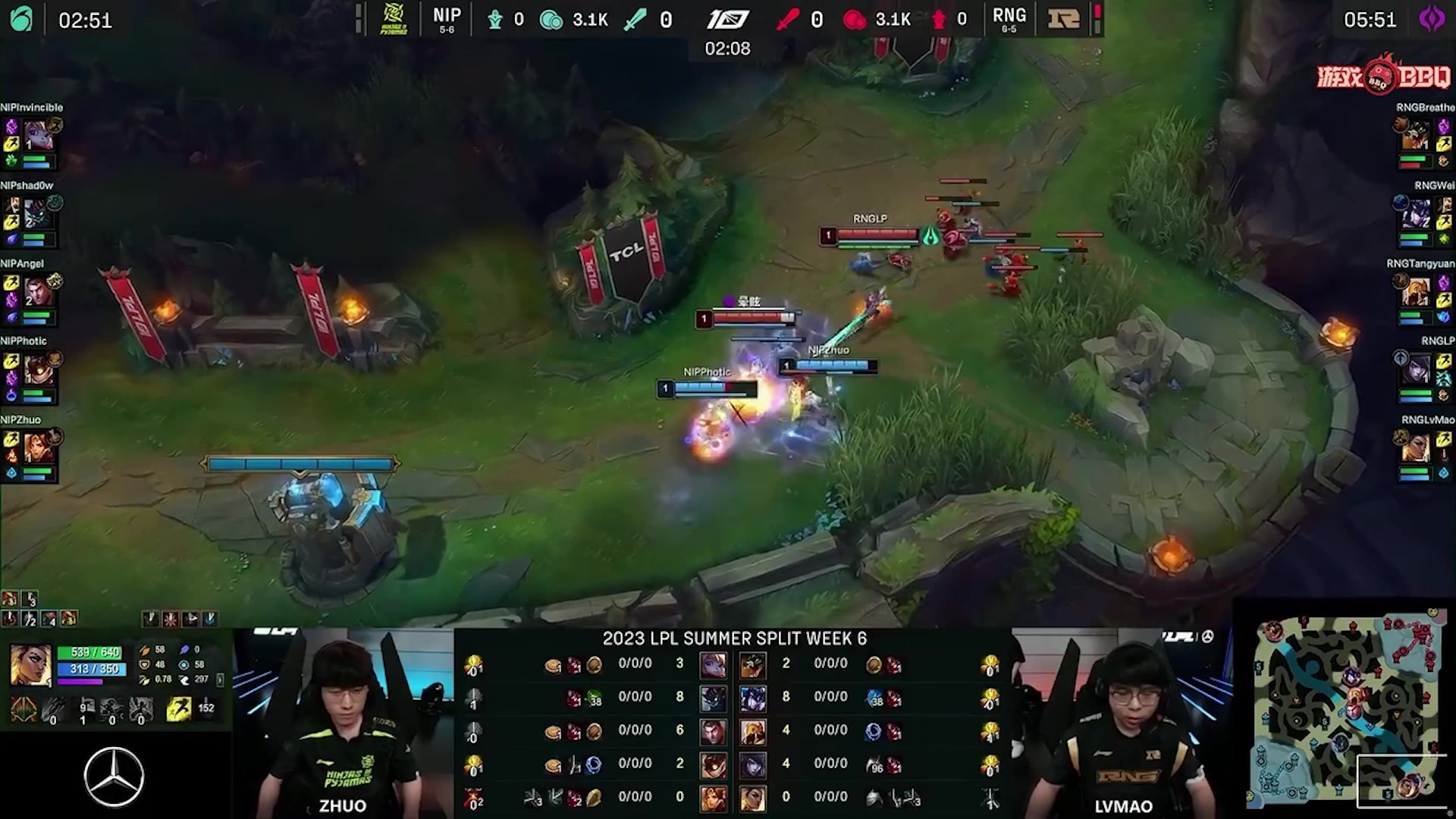Image resolution: width=1456 pixels, height=819 pixels.
Task: Select NIPAngel's champion portrait
Action: point(36,293)
